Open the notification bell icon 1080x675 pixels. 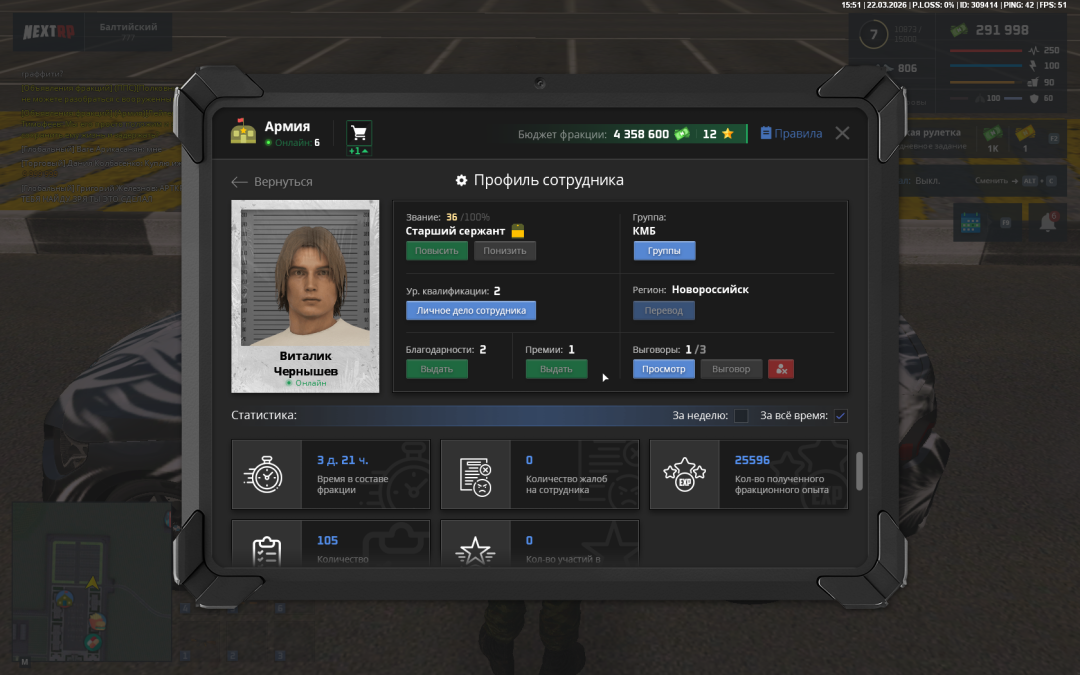point(1048,223)
